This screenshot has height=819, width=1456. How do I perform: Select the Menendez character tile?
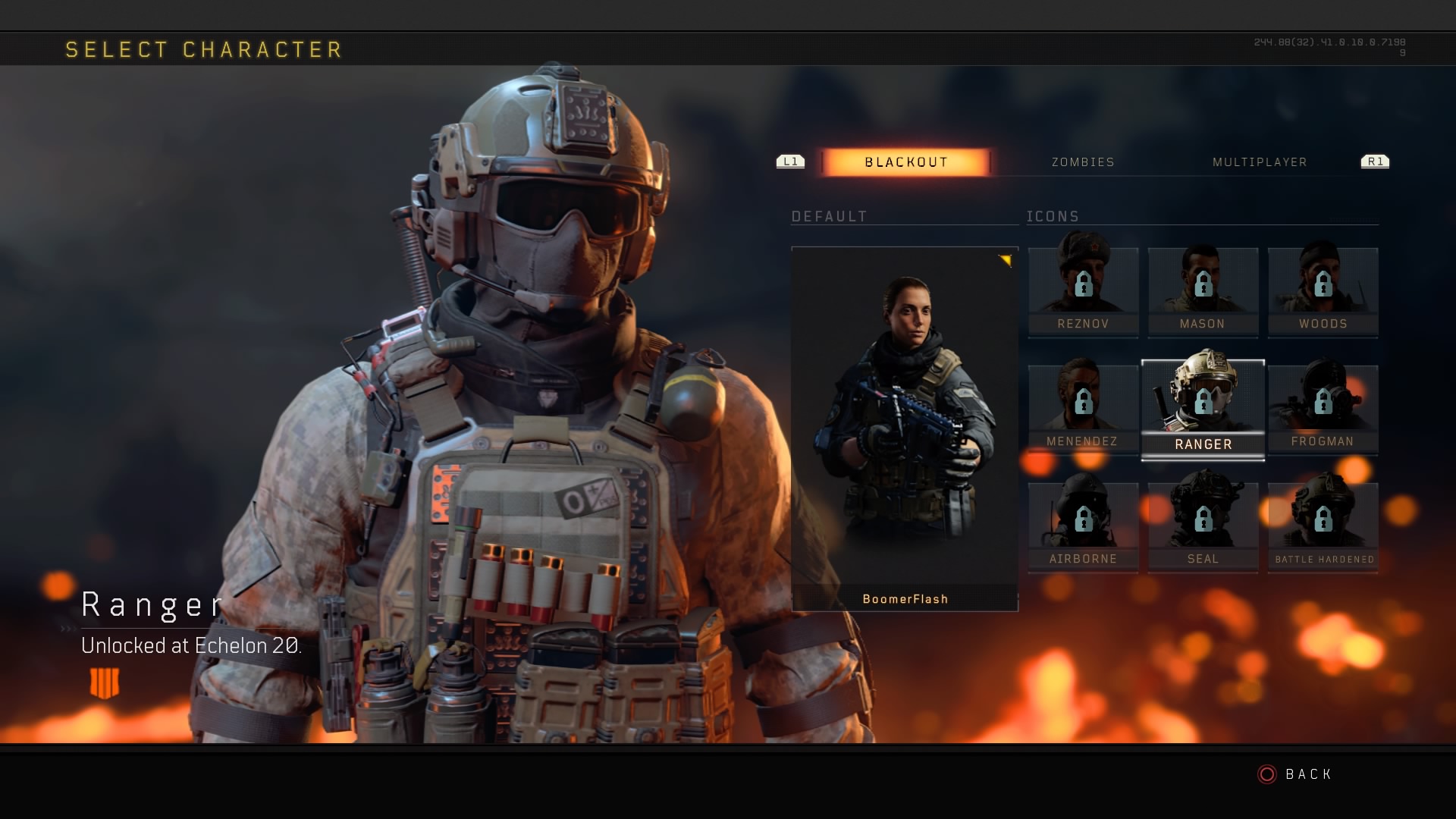pyautogui.click(x=1083, y=409)
